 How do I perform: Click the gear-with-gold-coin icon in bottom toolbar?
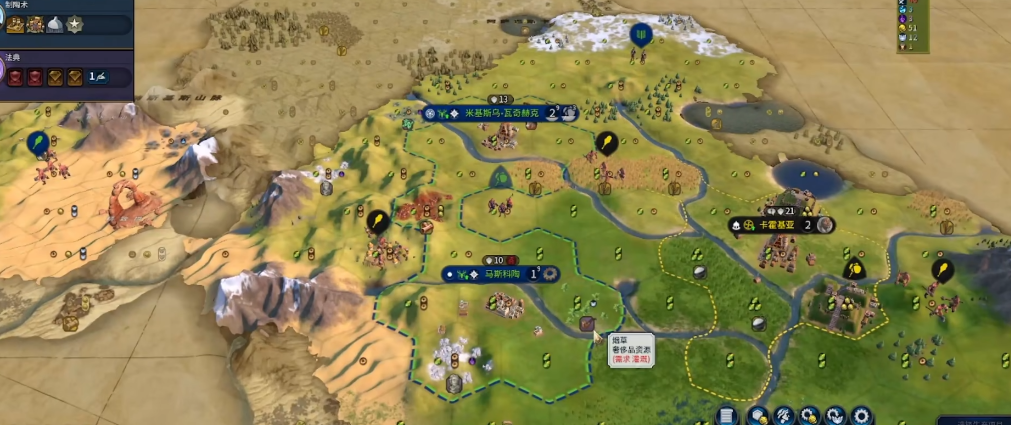point(810,414)
